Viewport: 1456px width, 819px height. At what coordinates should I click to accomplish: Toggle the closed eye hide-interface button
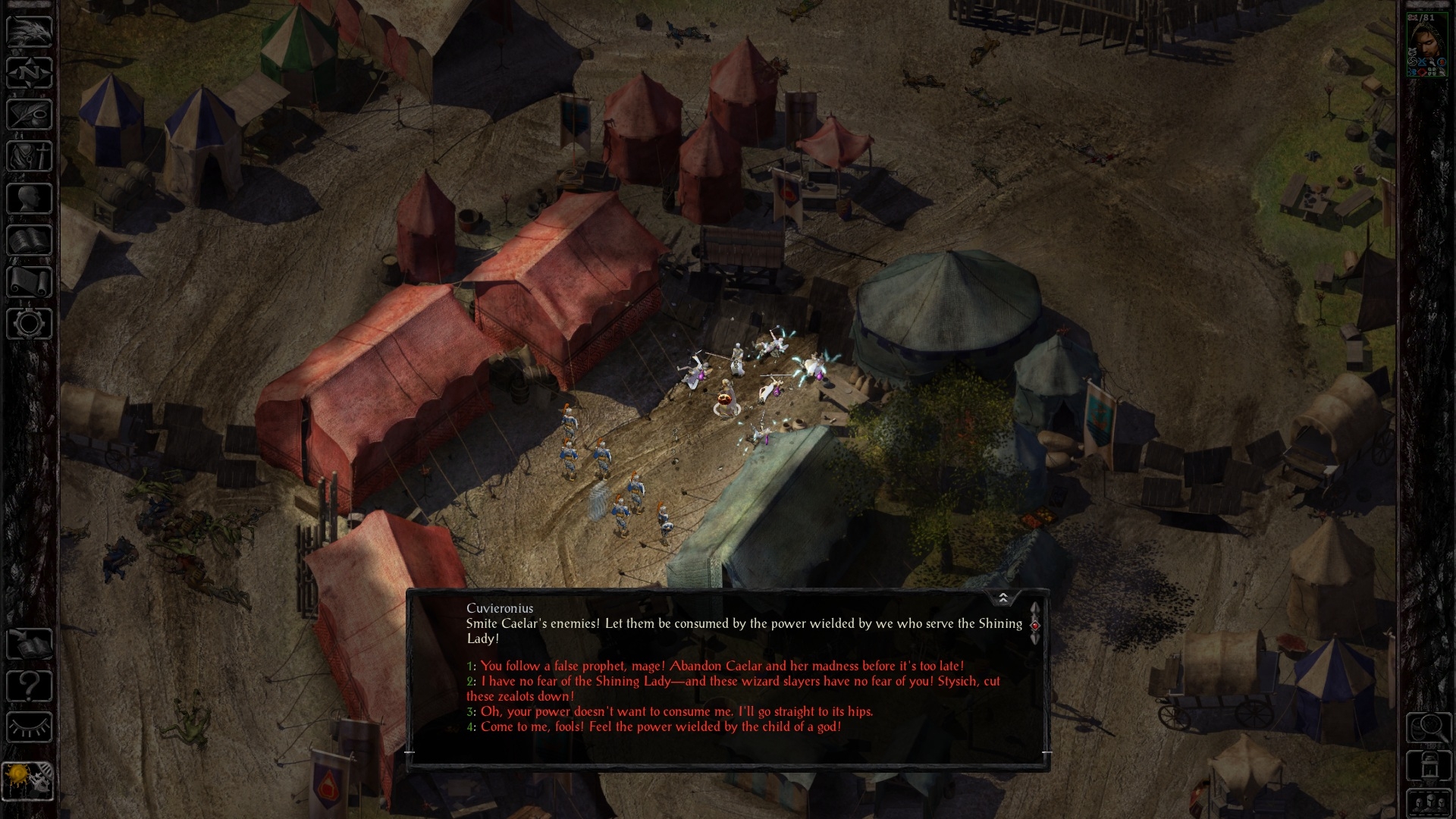[30, 728]
